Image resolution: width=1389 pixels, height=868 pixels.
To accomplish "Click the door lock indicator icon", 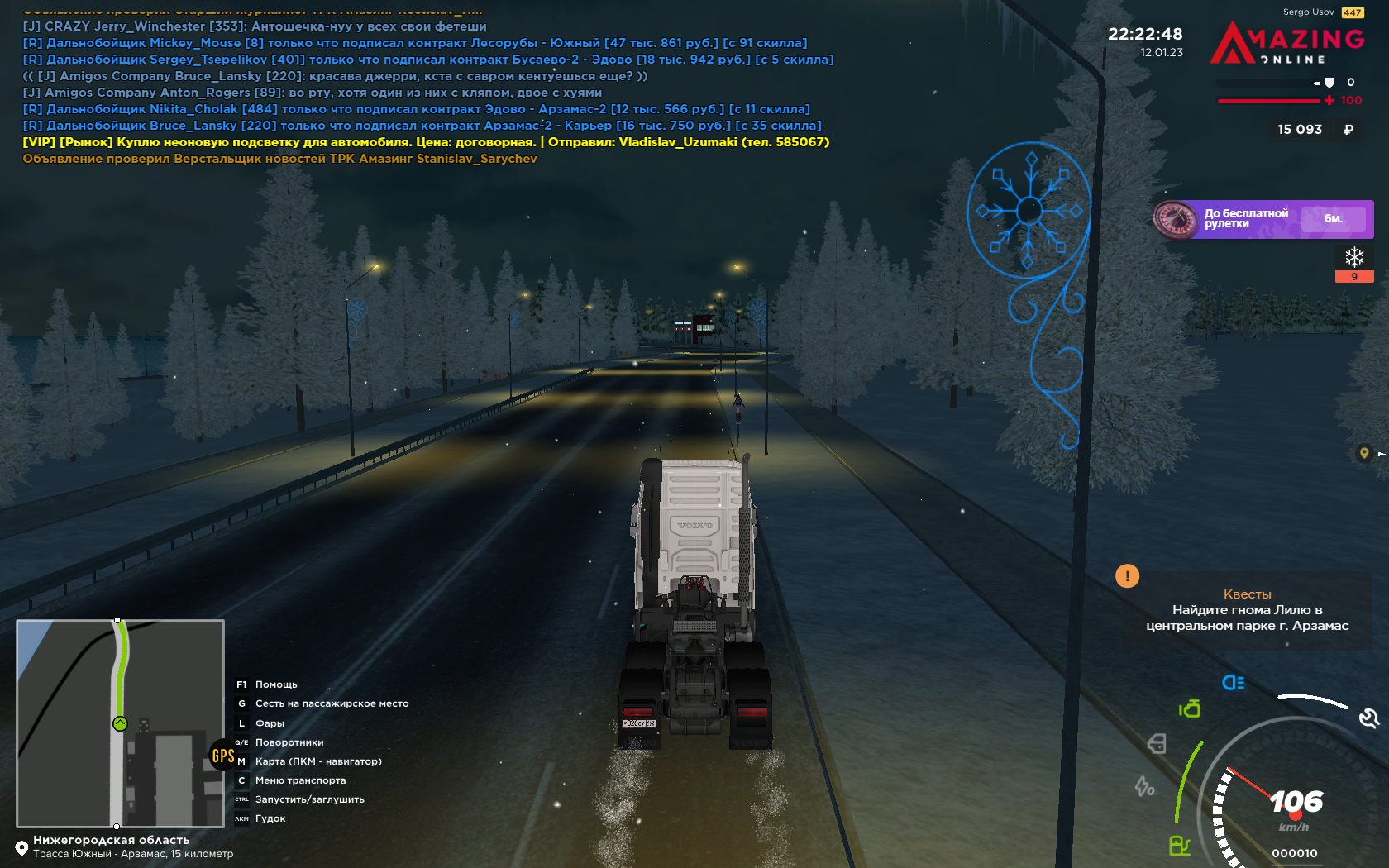I will 1157,744.
